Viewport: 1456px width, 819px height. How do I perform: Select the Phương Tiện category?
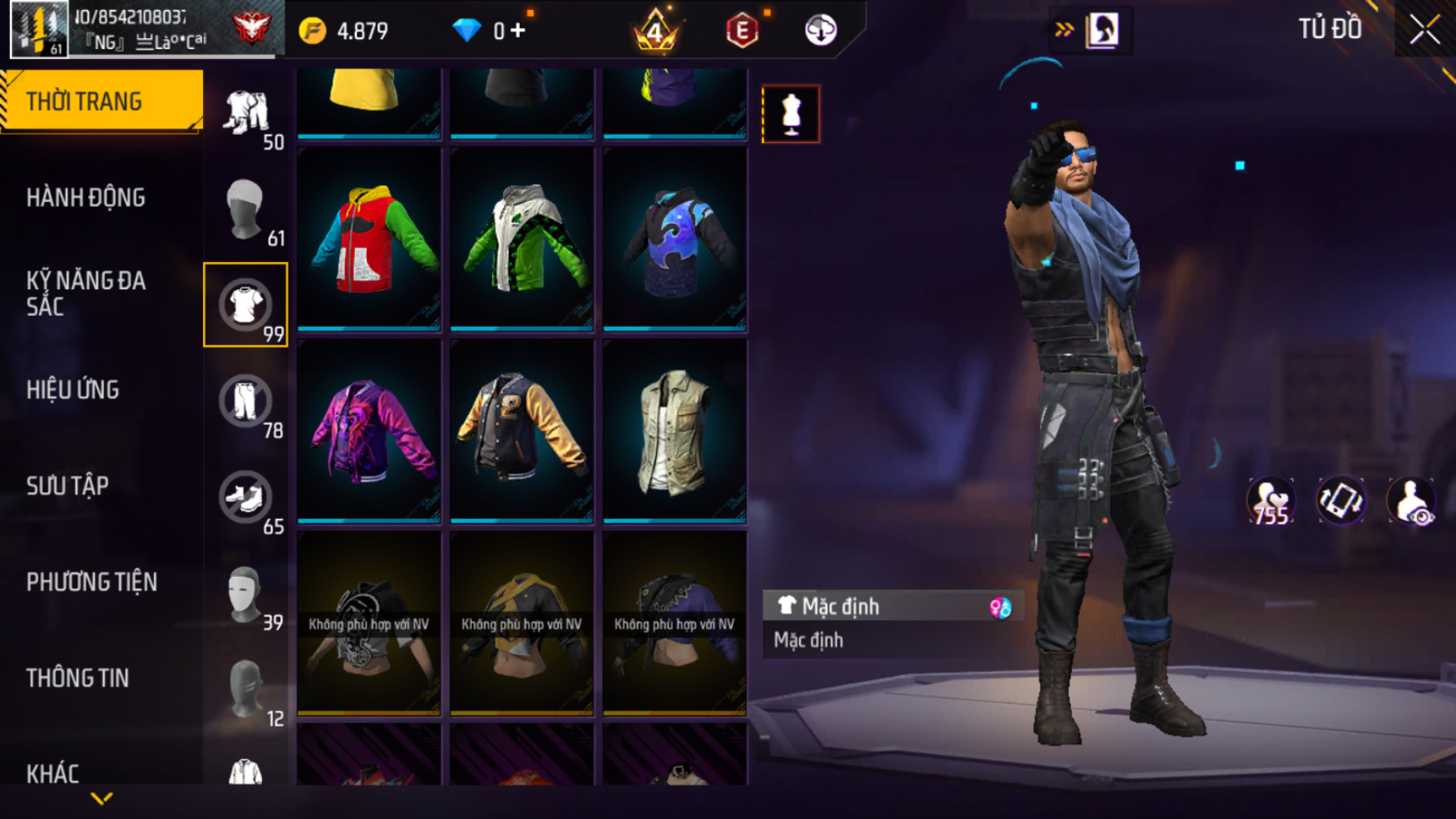point(91,582)
